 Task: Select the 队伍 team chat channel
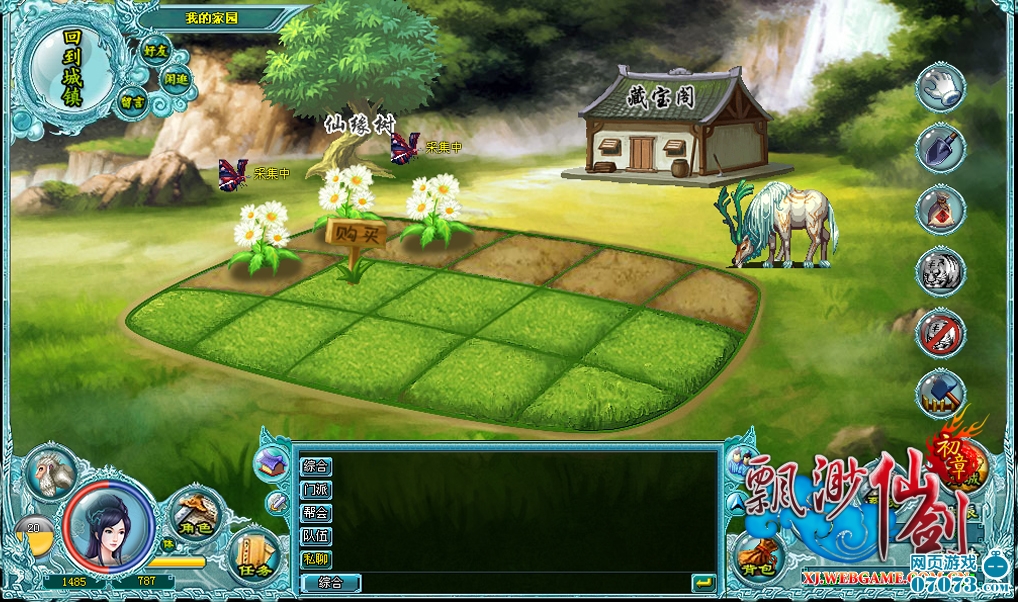tap(316, 536)
